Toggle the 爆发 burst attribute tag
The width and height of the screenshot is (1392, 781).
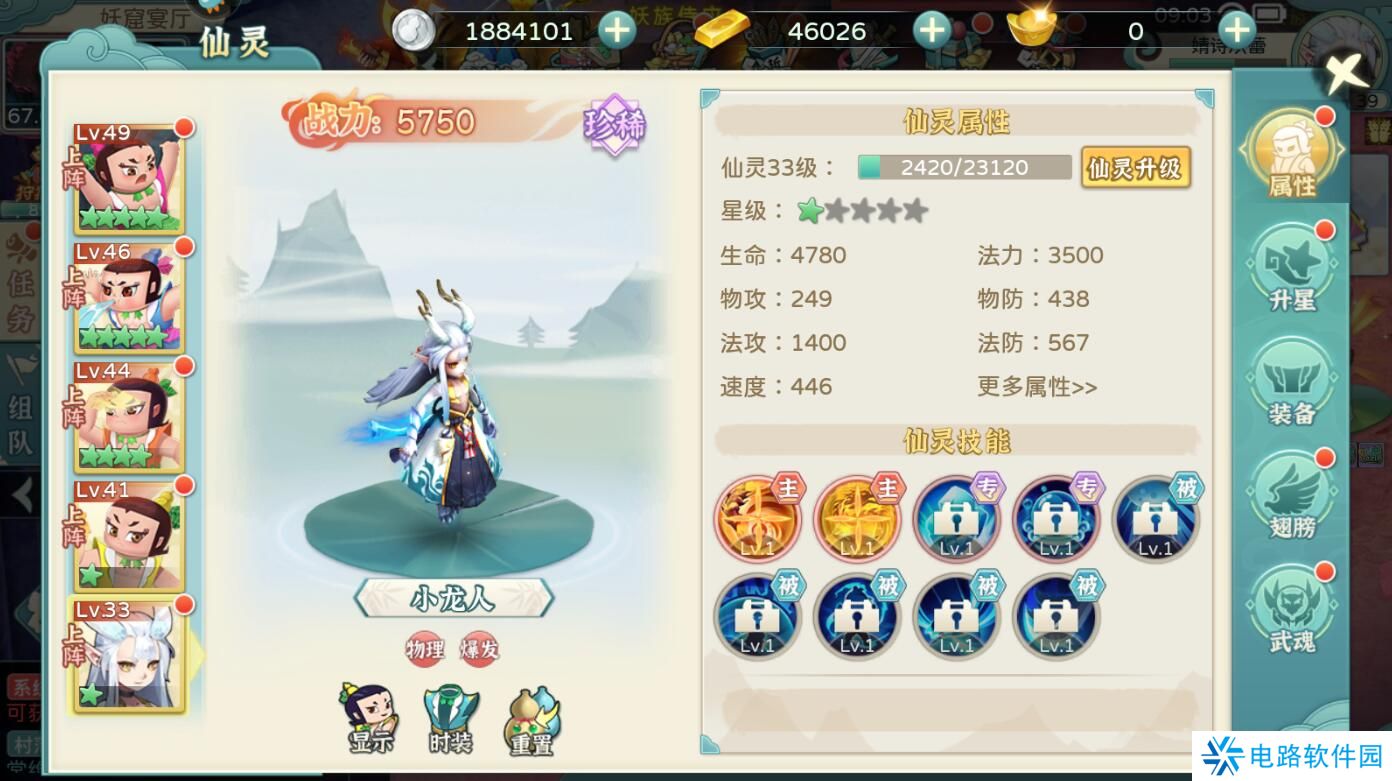[x=479, y=648]
